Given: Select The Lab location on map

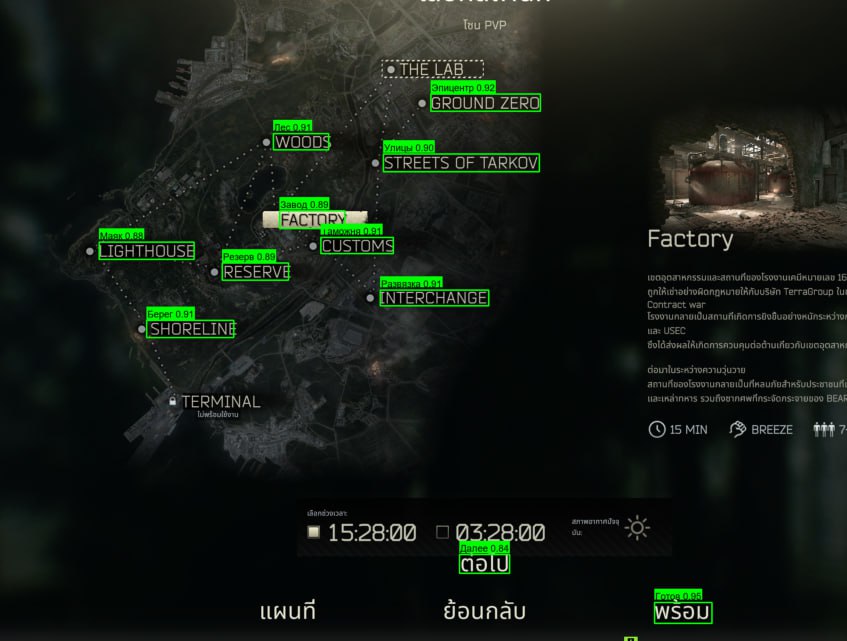Looking at the screenshot, I should [433, 70].
